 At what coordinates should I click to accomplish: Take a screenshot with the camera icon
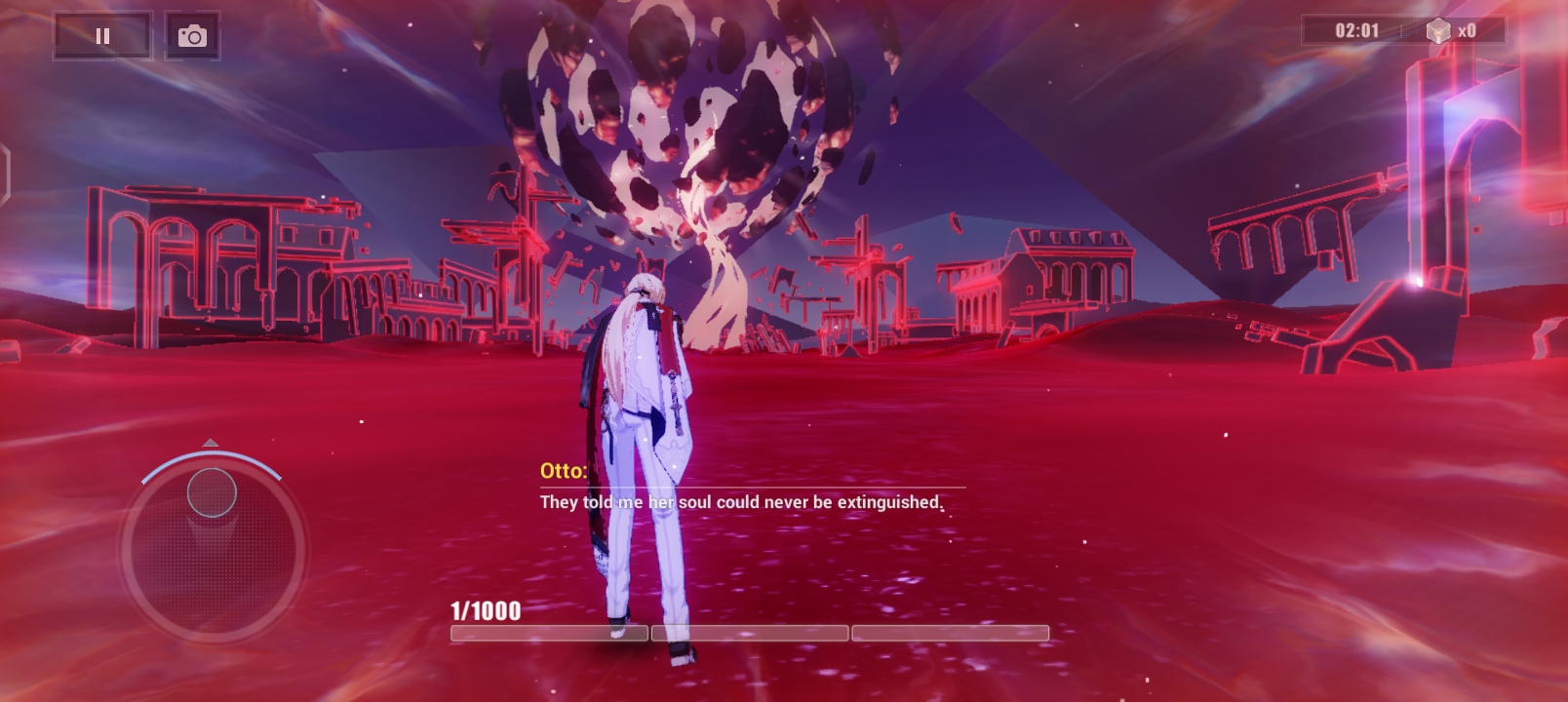coord(193,35)
